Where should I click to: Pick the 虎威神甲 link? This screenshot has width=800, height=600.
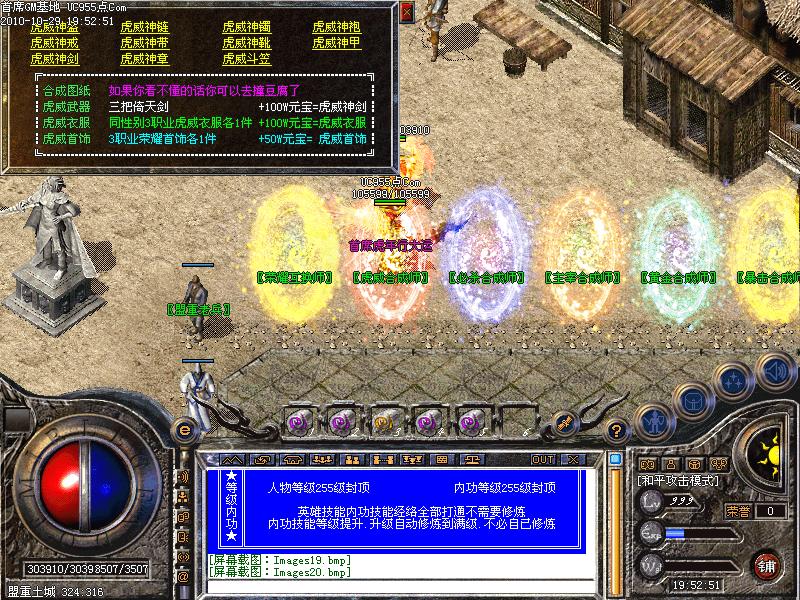(x=337, y=43)
